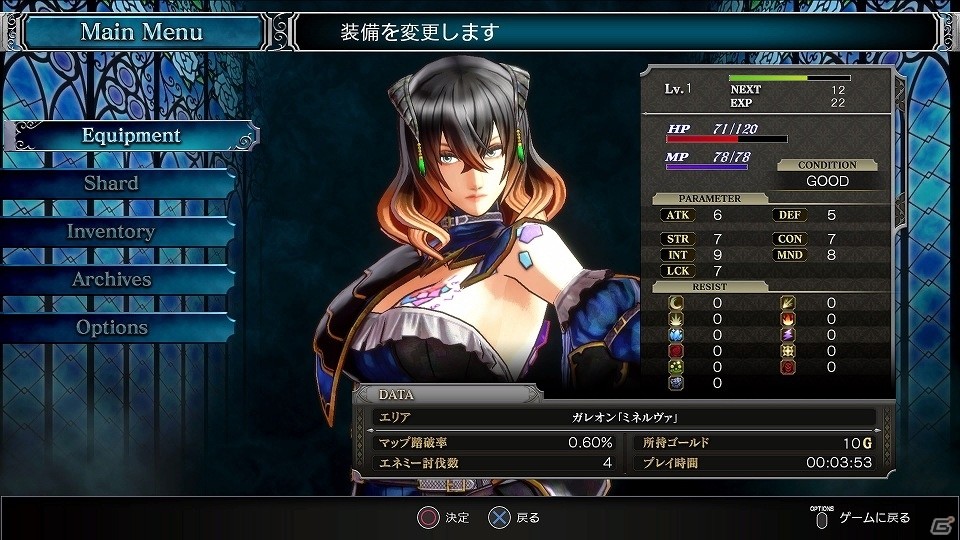Go to the Archives
This screenshot has width=960, height=540.
tap(111, 280)
